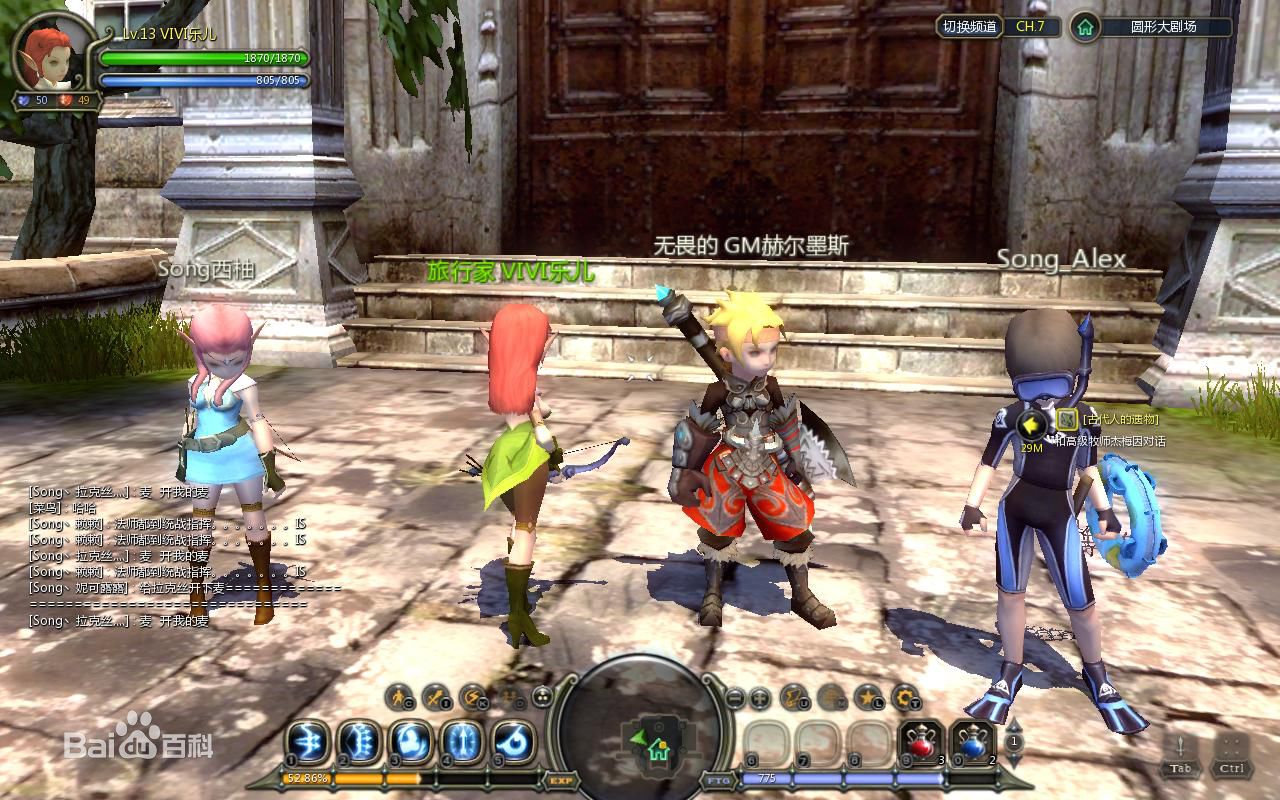Use the blue mana potion
Image resolution: width=1280 pixels, height=800 pixels.
972,743
